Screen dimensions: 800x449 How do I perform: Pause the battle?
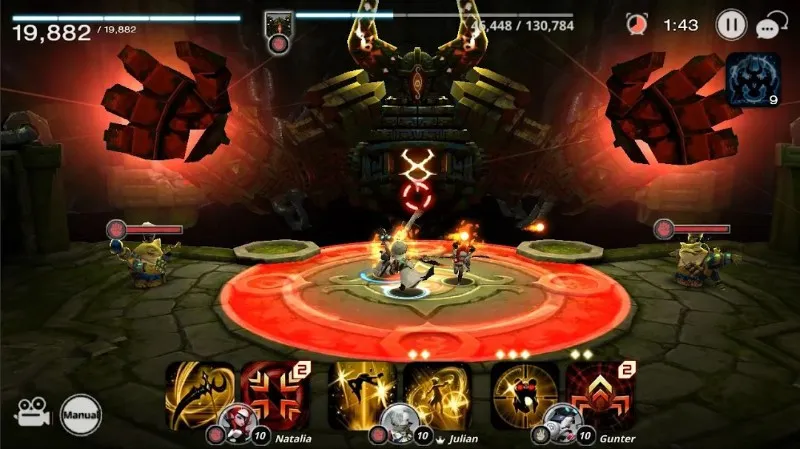pos(731,24)
